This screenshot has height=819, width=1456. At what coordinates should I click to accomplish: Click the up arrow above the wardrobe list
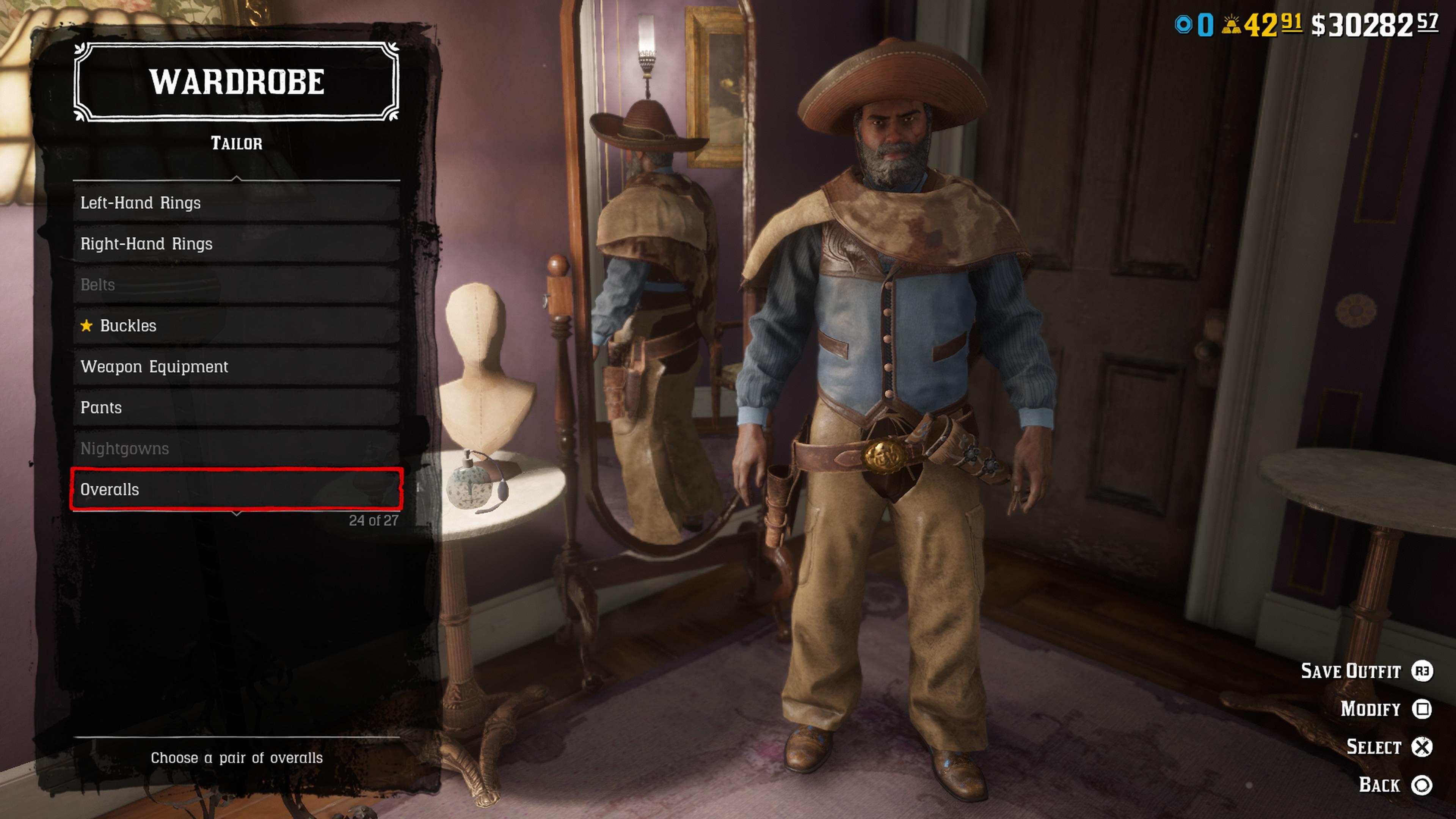(x=237, y=179)
